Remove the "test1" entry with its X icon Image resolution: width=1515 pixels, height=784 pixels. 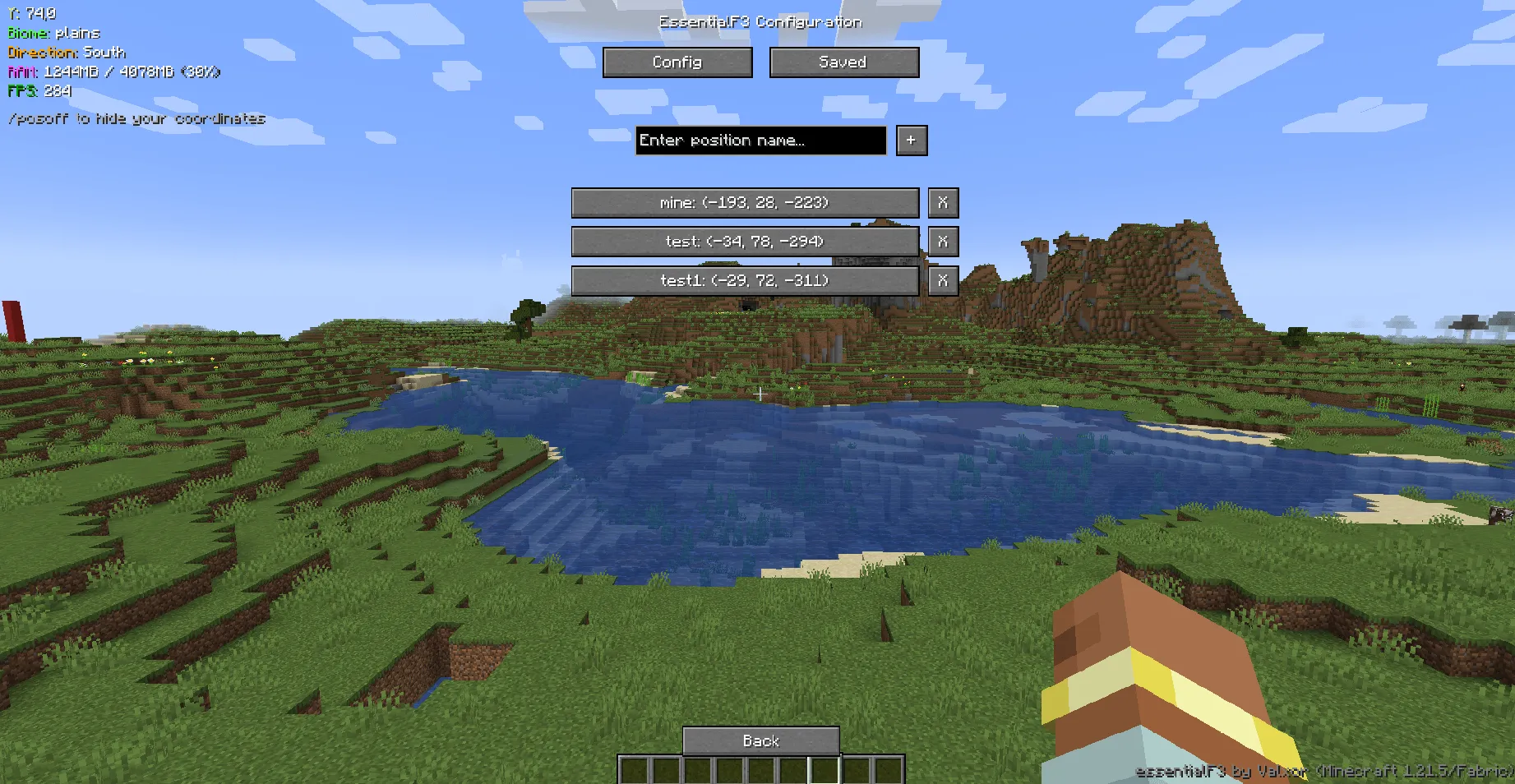point(942,280)
